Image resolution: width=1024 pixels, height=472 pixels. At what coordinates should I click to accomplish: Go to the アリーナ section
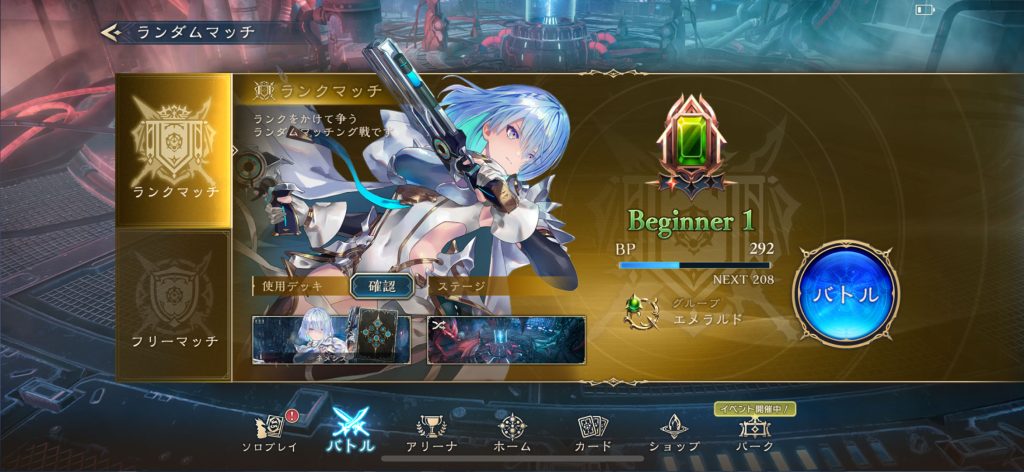[x=432, y=433]
